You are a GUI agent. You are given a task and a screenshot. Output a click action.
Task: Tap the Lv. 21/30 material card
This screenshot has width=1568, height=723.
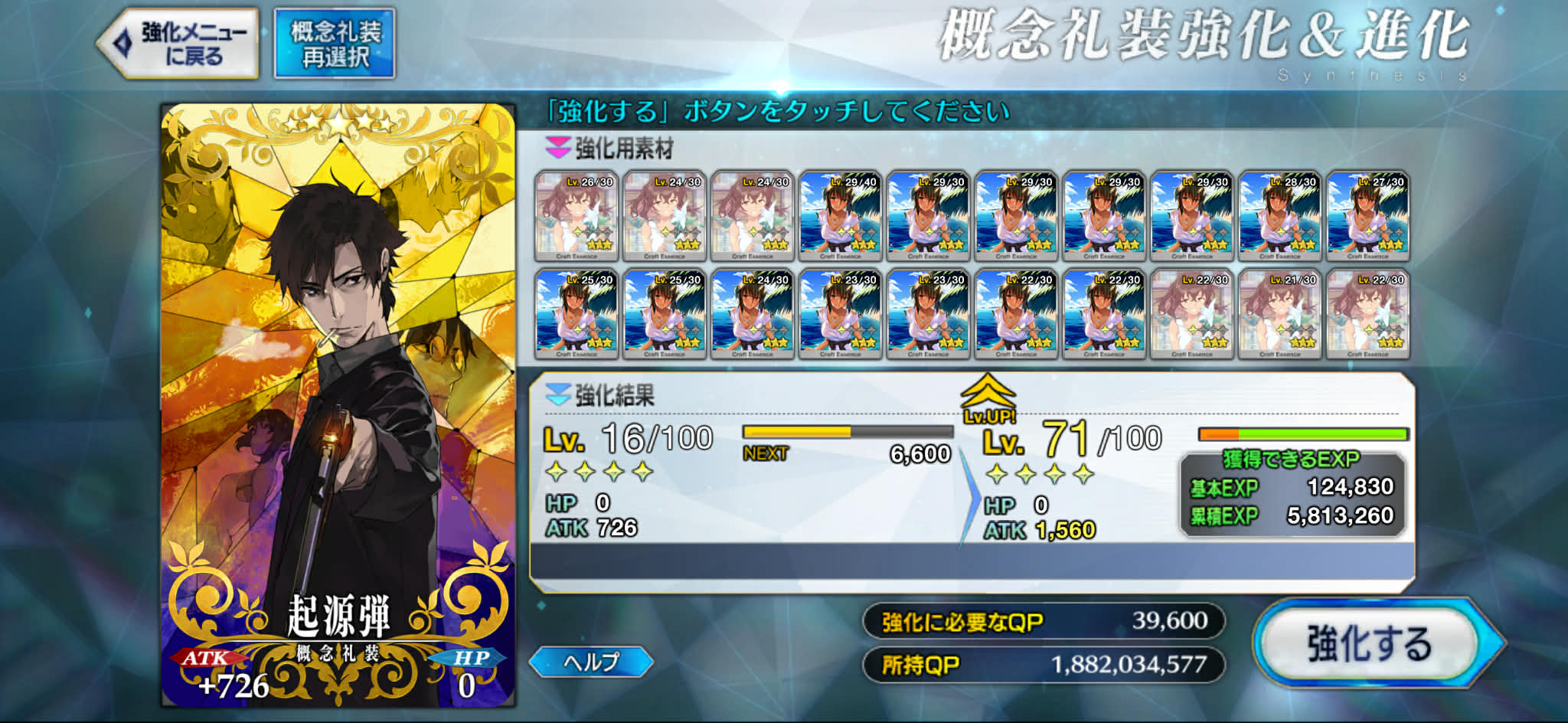pos(1280,314)
